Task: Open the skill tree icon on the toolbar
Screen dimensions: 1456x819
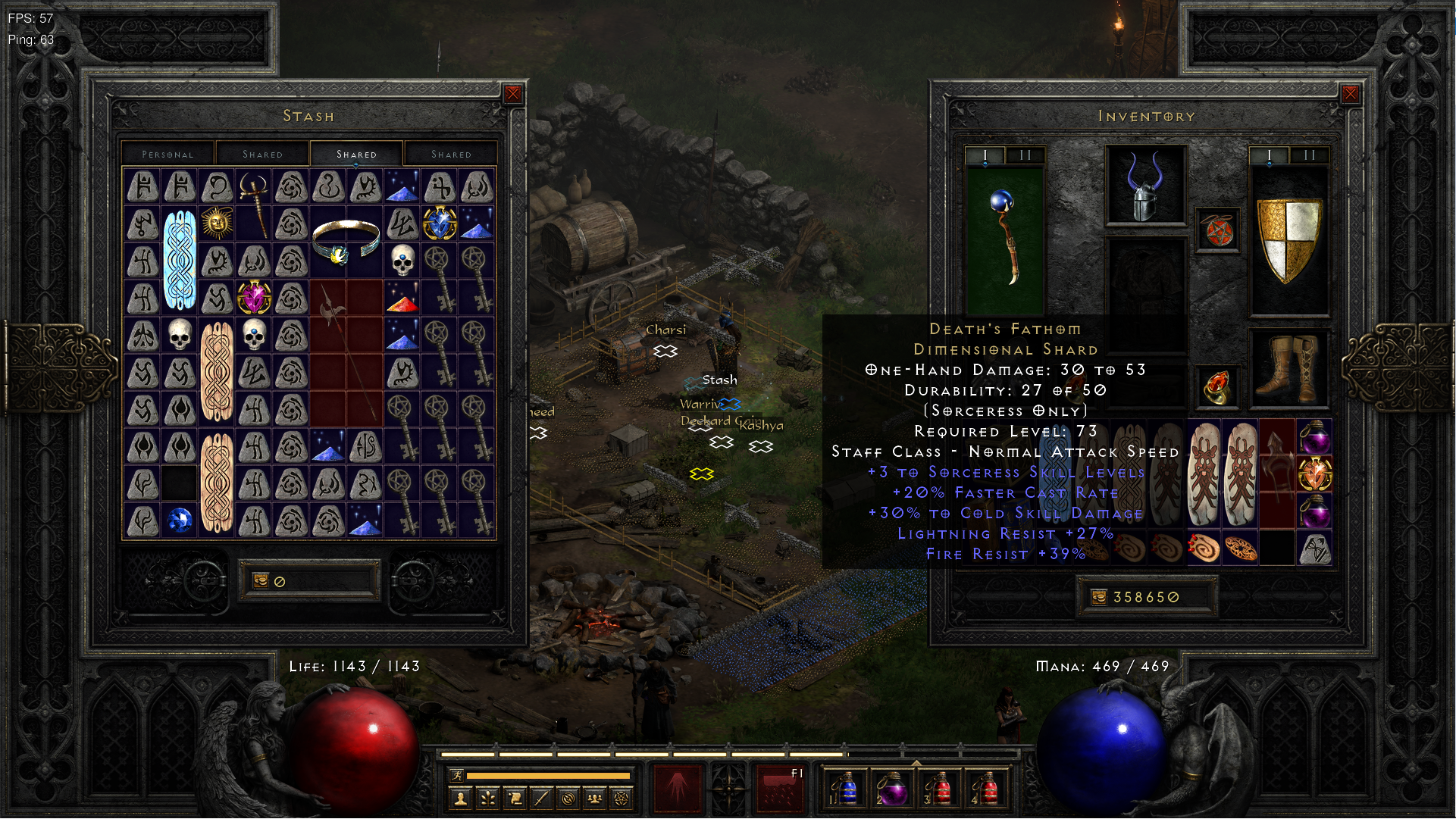Action: (x=487, y=797)
